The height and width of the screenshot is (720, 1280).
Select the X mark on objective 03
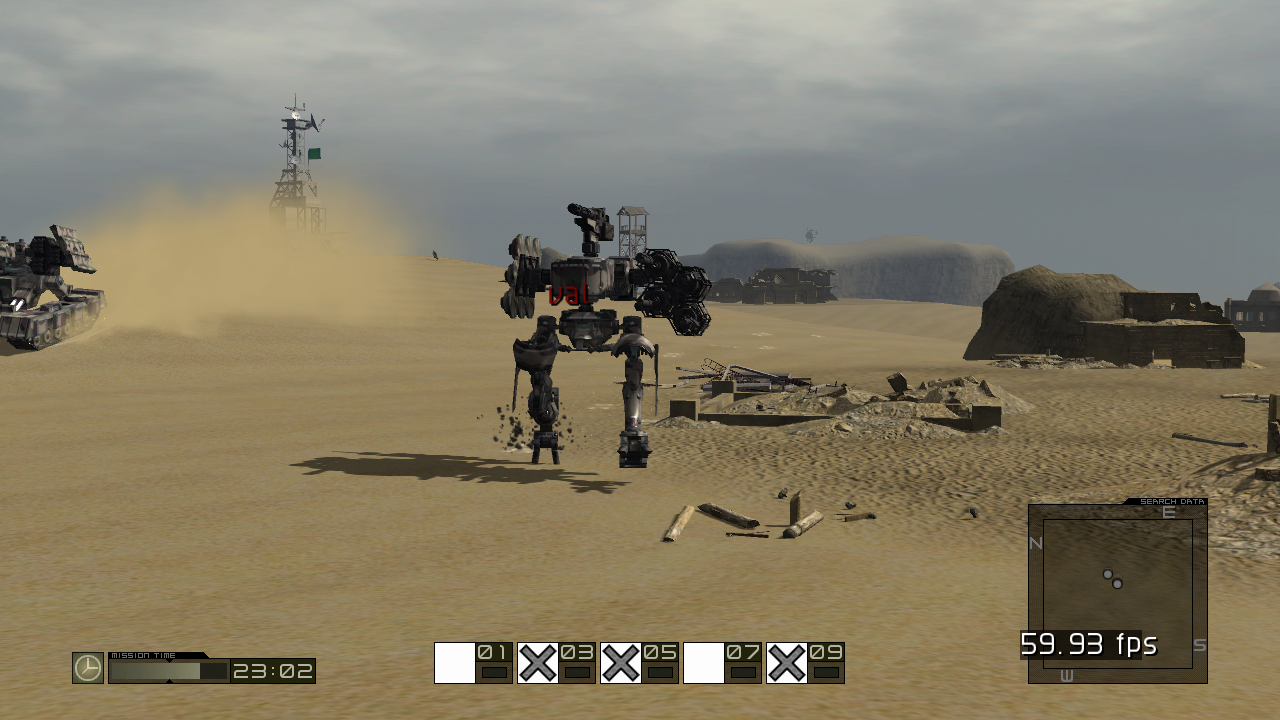click(x=537, y=660)
